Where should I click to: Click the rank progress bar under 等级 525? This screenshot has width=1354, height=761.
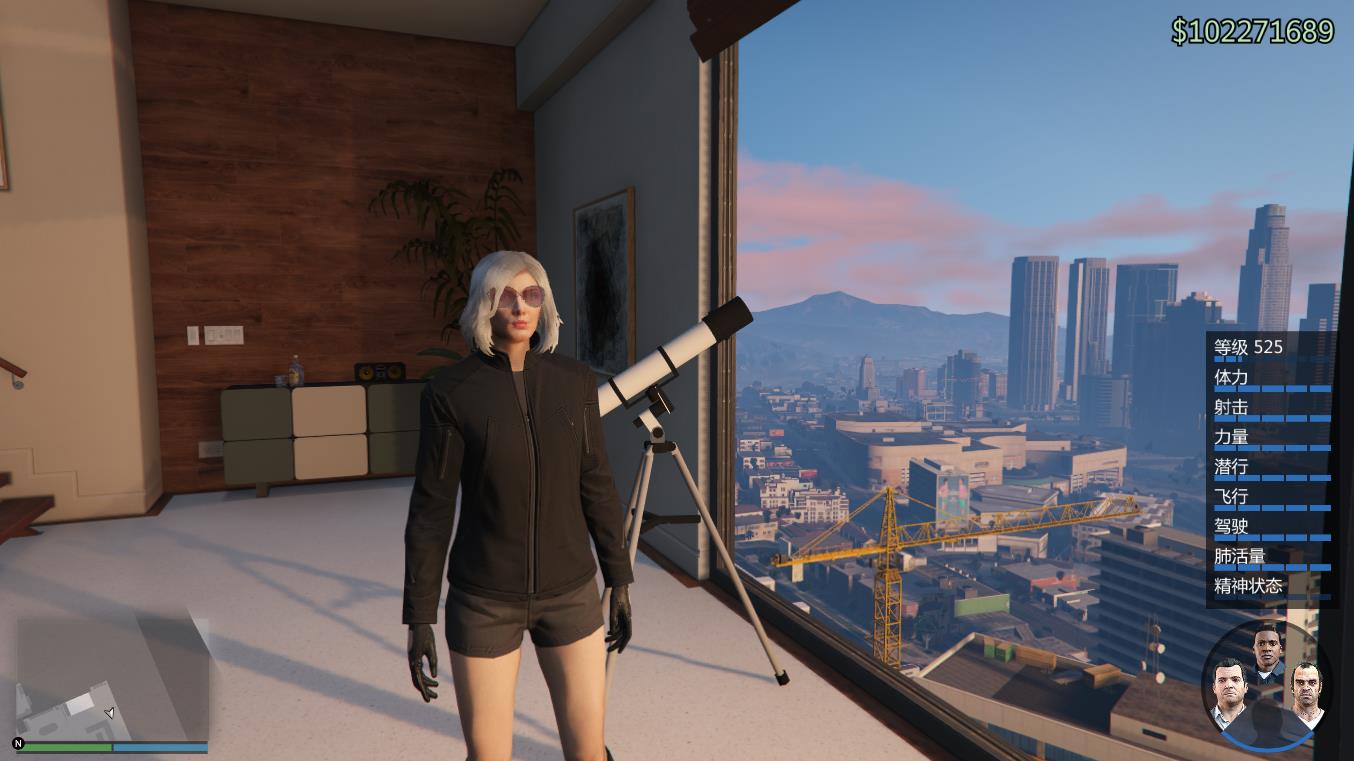pyautogui.click(x=1228, y=359)
